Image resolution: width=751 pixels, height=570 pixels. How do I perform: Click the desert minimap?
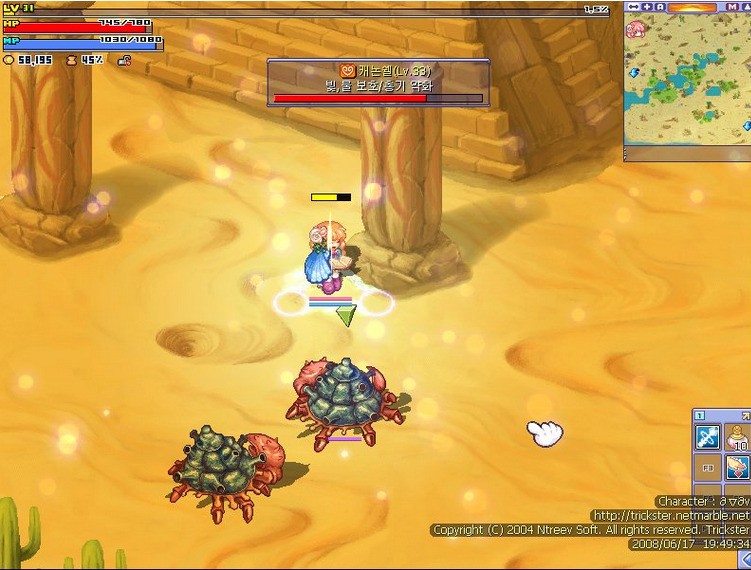[688, 85]
